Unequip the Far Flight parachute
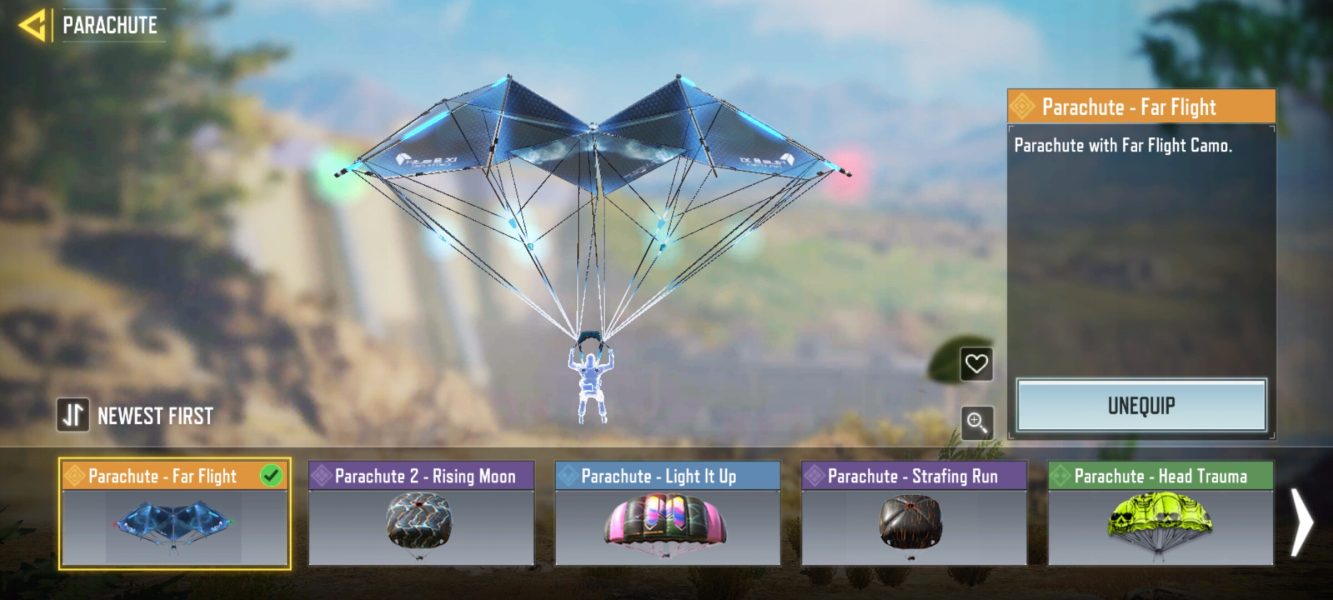This screenshot has height=600, width=1333. pyautogui.click(x=1141, y=406)
